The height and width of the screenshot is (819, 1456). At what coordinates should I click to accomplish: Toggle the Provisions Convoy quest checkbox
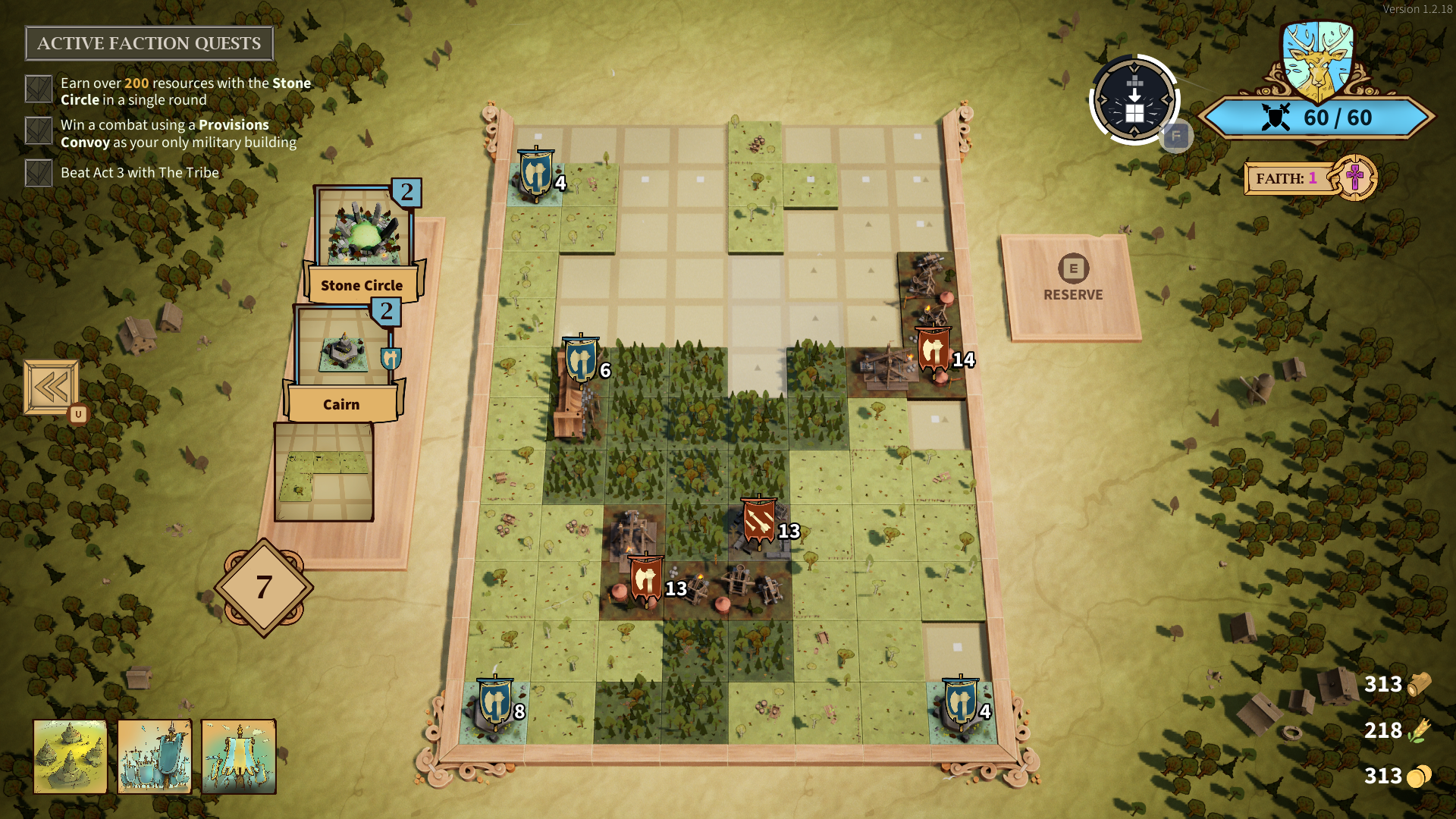point(39,131)
